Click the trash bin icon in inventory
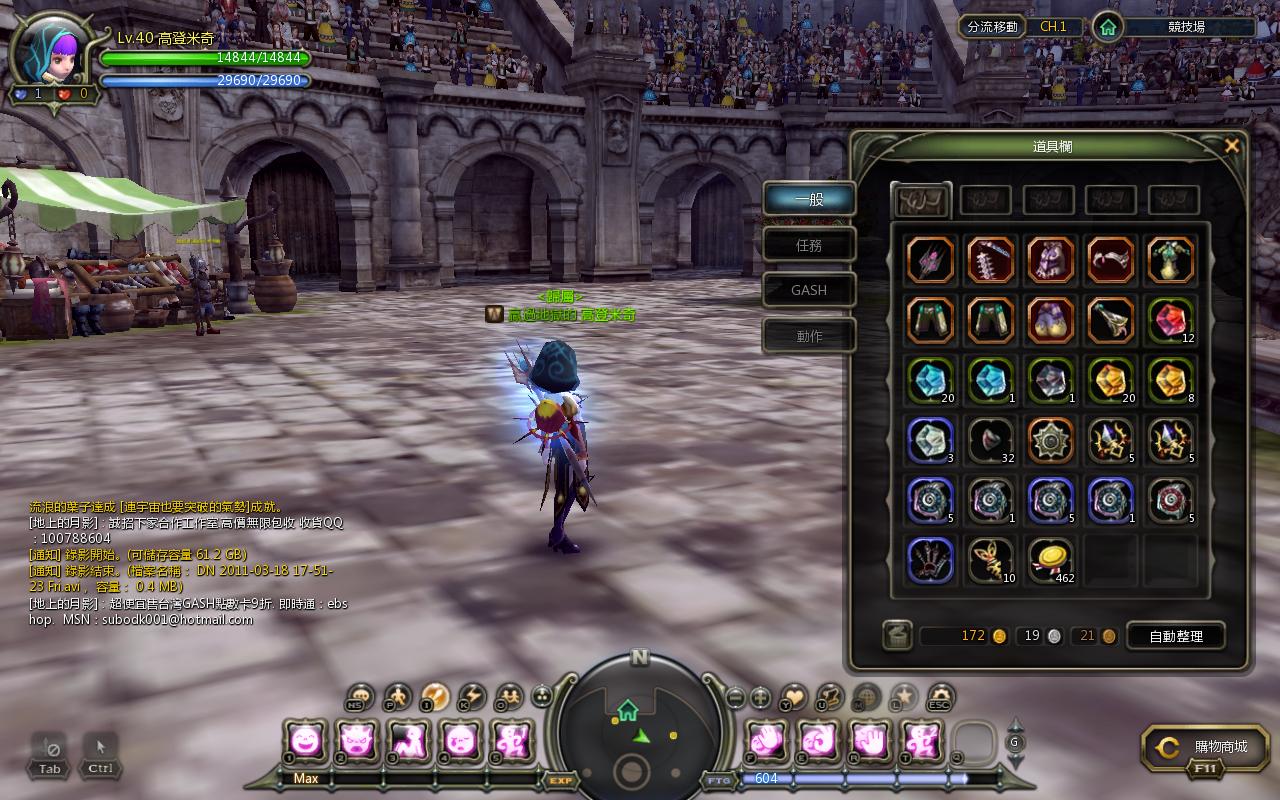The width and height of the screenshot is (1280, 800). (897, 636)
